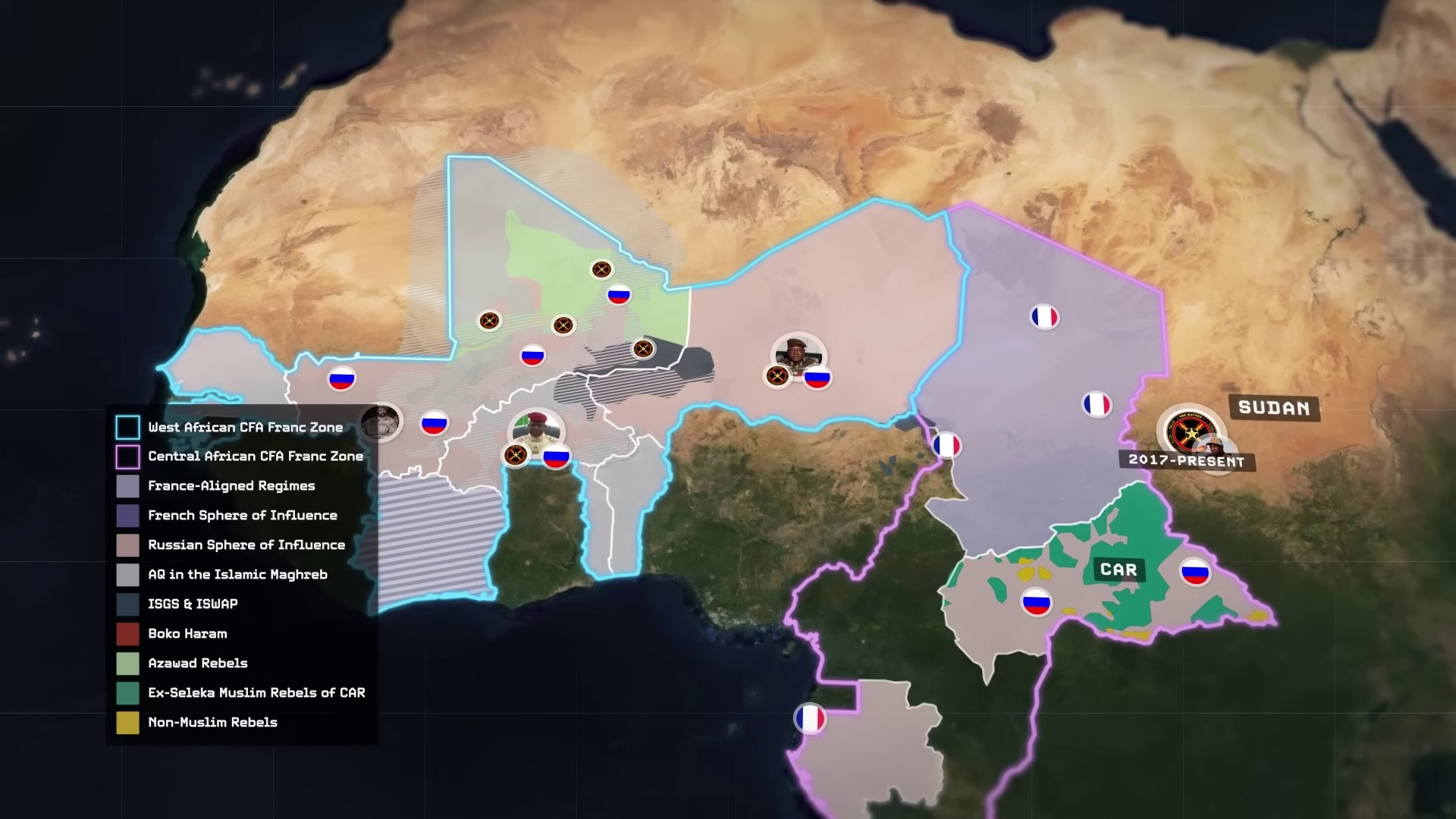Select Russian Sphere of Influence legend entry
Screen dimensions: 1456x819
pos(246,545)
